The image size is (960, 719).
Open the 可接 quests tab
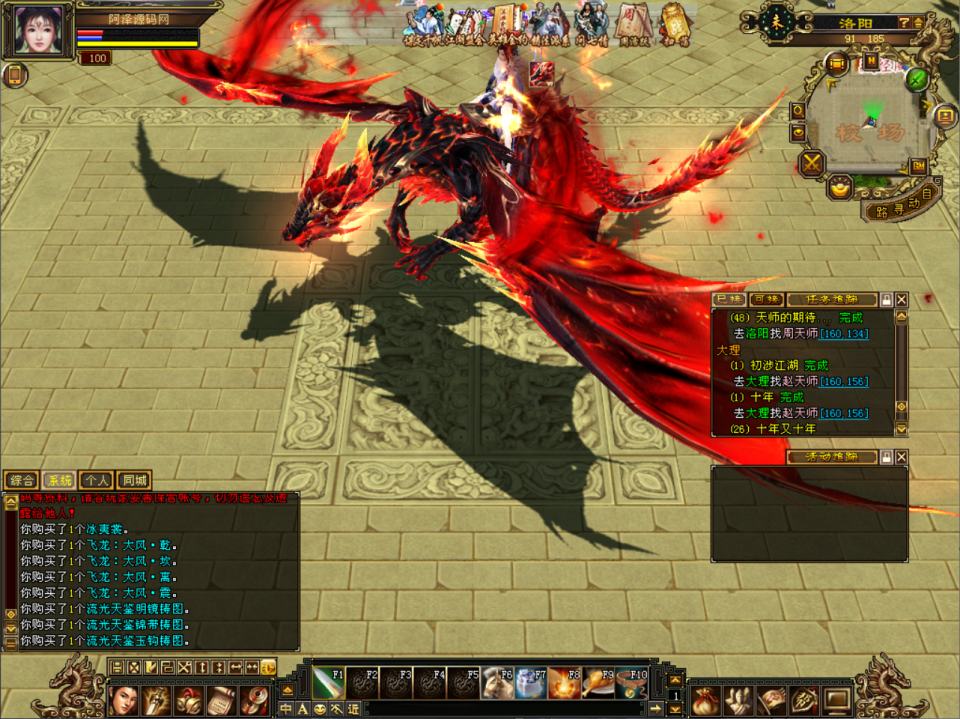(x=766, y=299)
